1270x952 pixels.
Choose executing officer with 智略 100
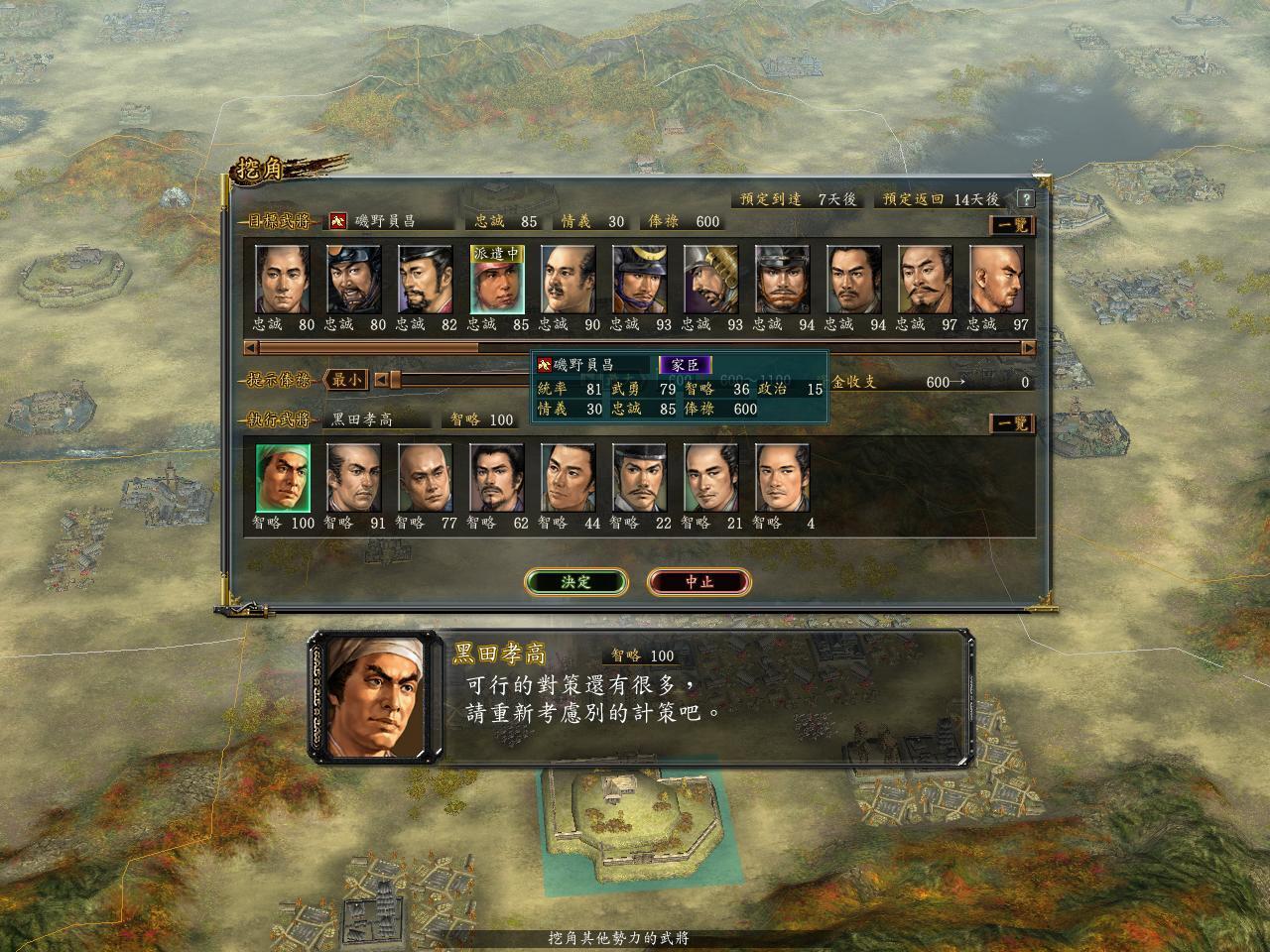pos(283,478)
